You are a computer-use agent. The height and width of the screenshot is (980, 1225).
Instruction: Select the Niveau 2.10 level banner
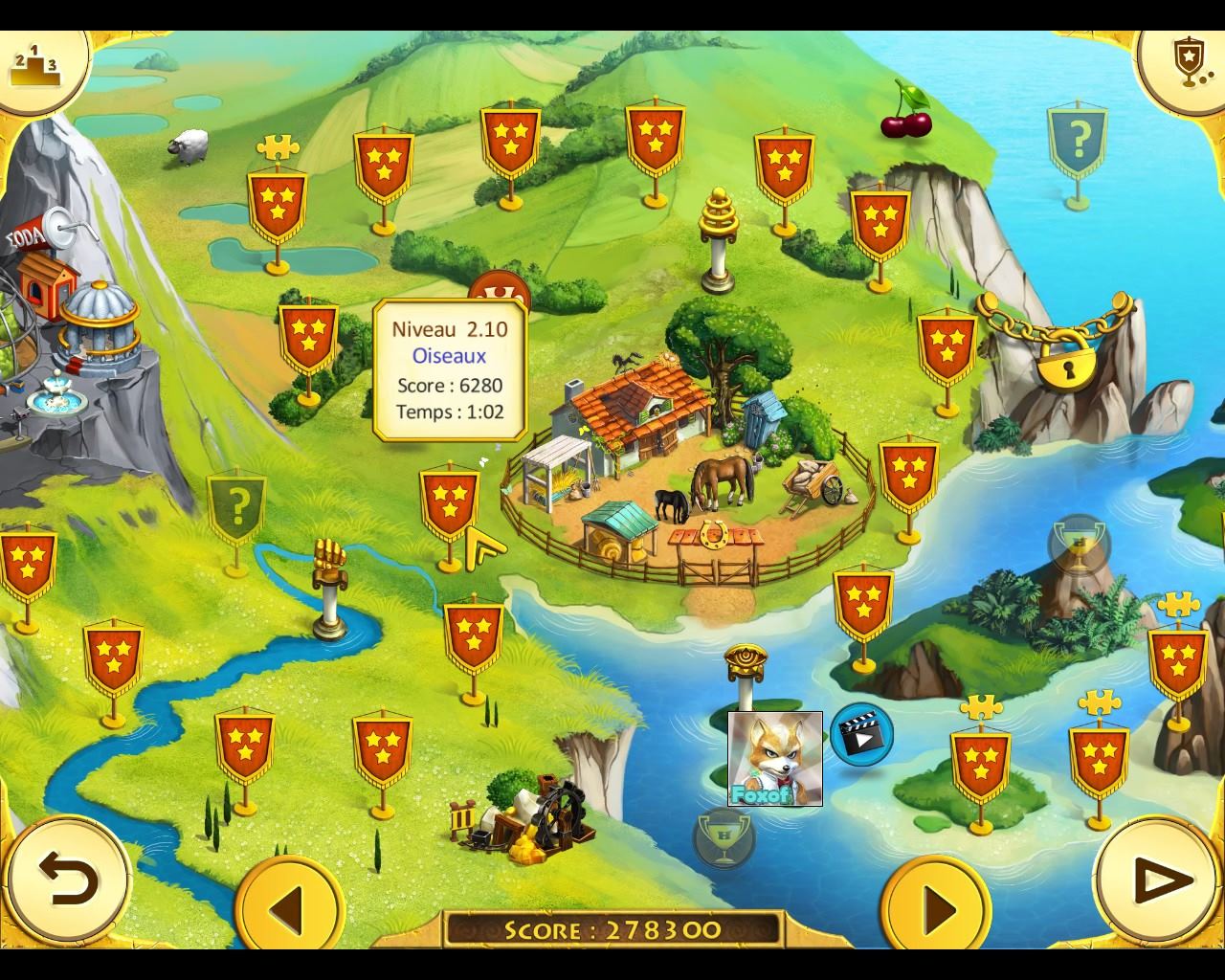point(449,502)
